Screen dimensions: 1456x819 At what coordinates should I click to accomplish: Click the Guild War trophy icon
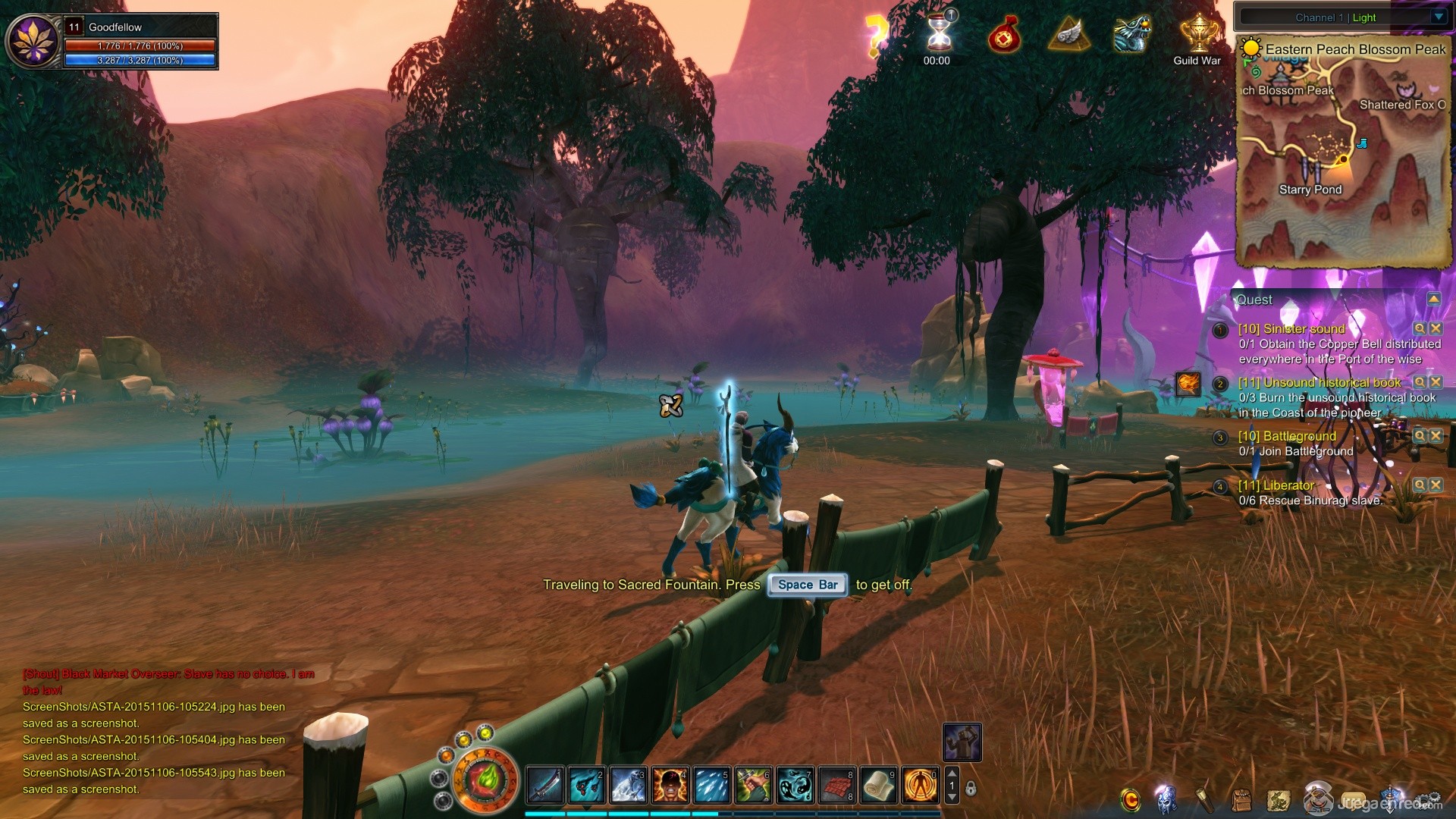click(1198, 34)
